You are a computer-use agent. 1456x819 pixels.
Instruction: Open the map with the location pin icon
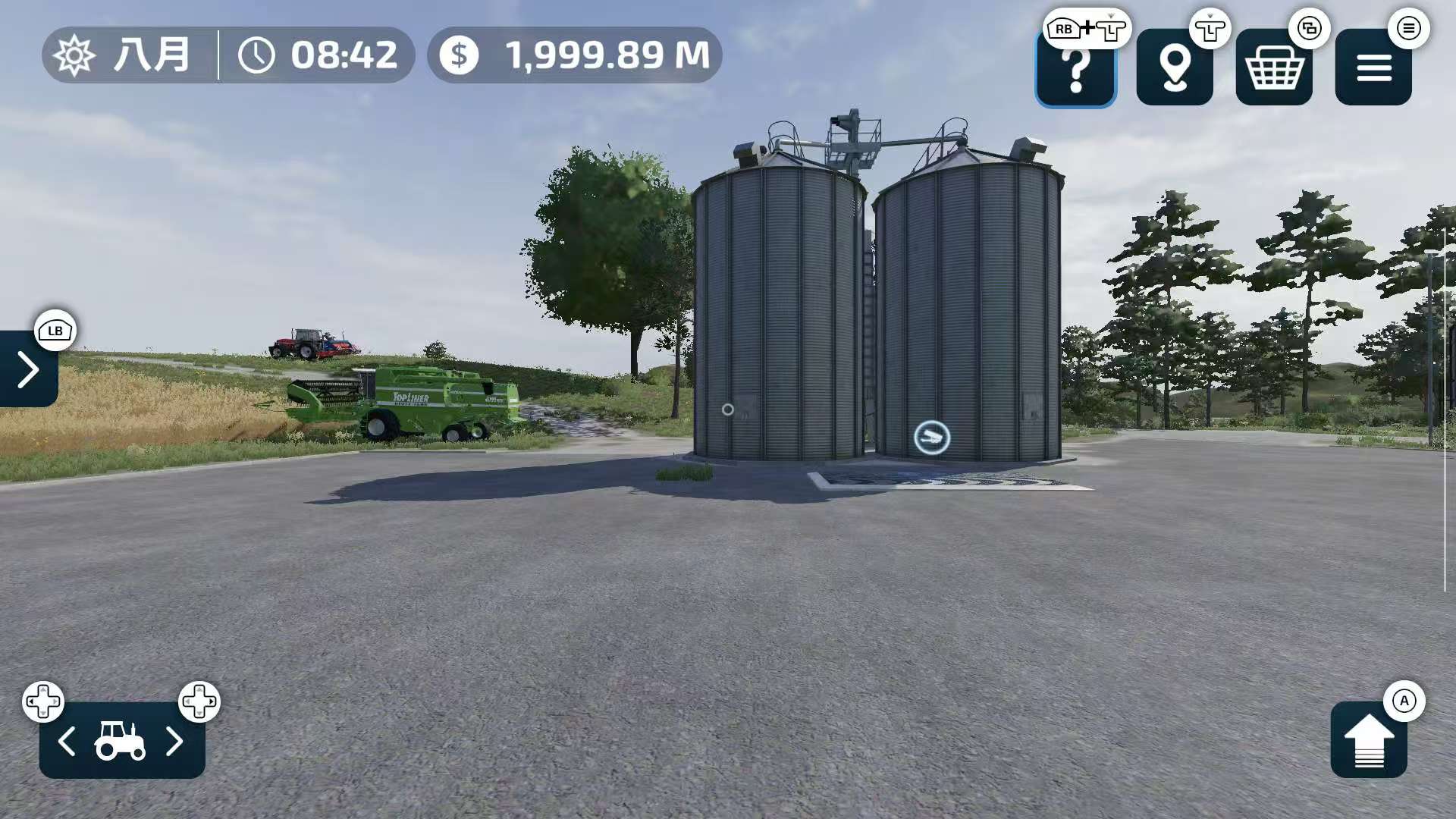1174,70
